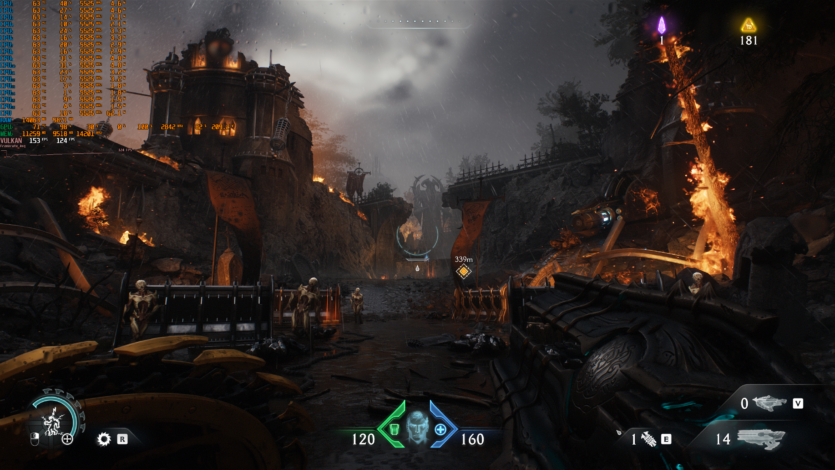Click the purple crystal currency icon
835x470 pixels.
(x=661, y=25)
